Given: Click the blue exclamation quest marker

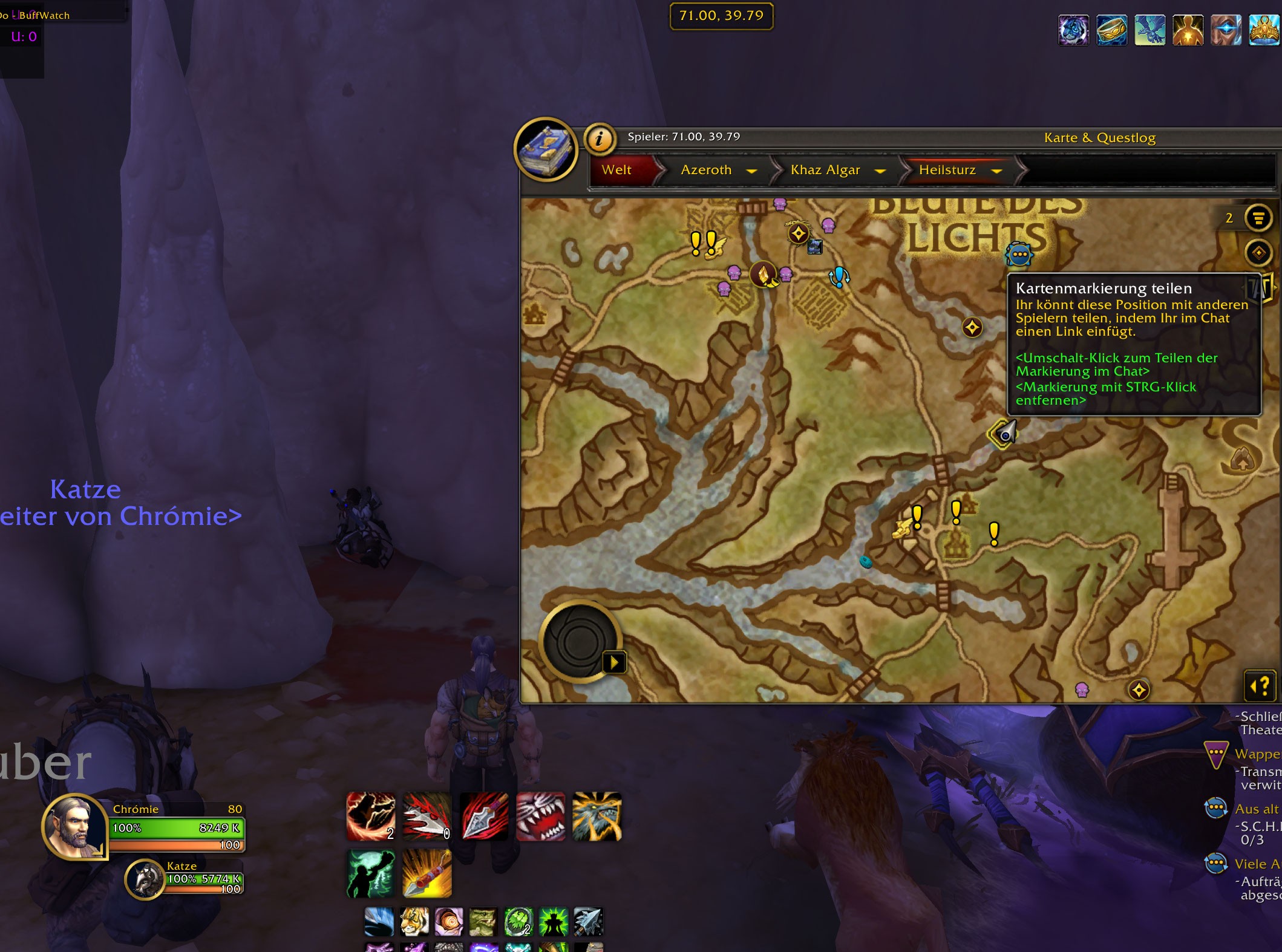Looking at the screenshot, I should click(x=839, y=276).
